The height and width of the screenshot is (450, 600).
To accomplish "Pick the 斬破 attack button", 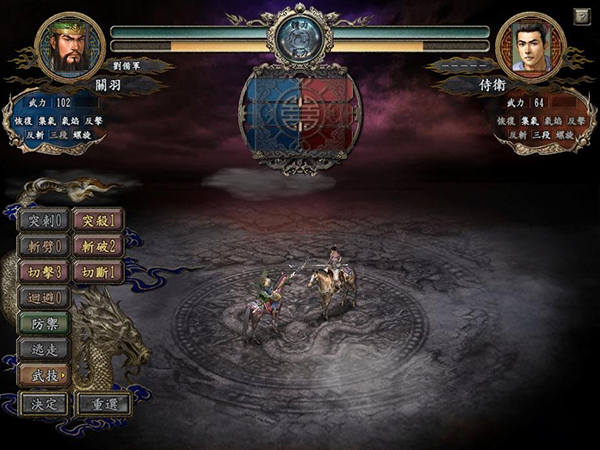I will pyautogui.click(x=99, y=246).
